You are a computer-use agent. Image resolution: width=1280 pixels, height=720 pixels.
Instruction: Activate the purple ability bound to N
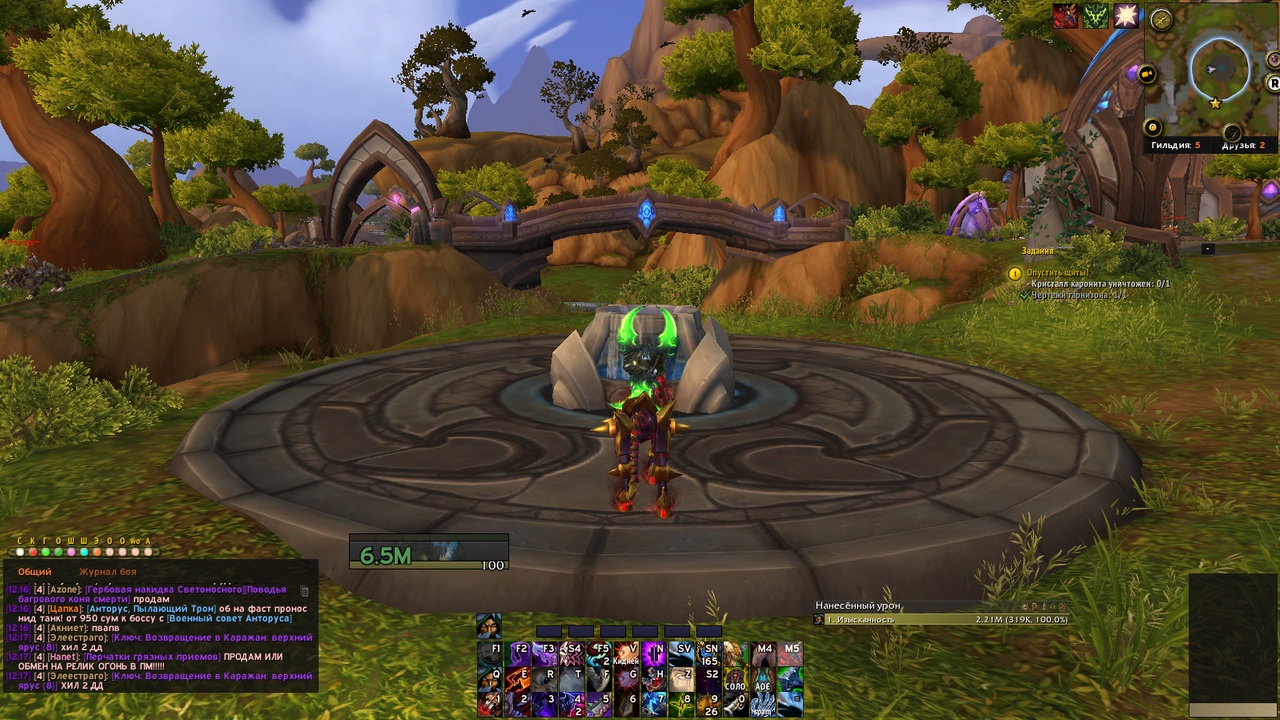(x=655, y=654)
